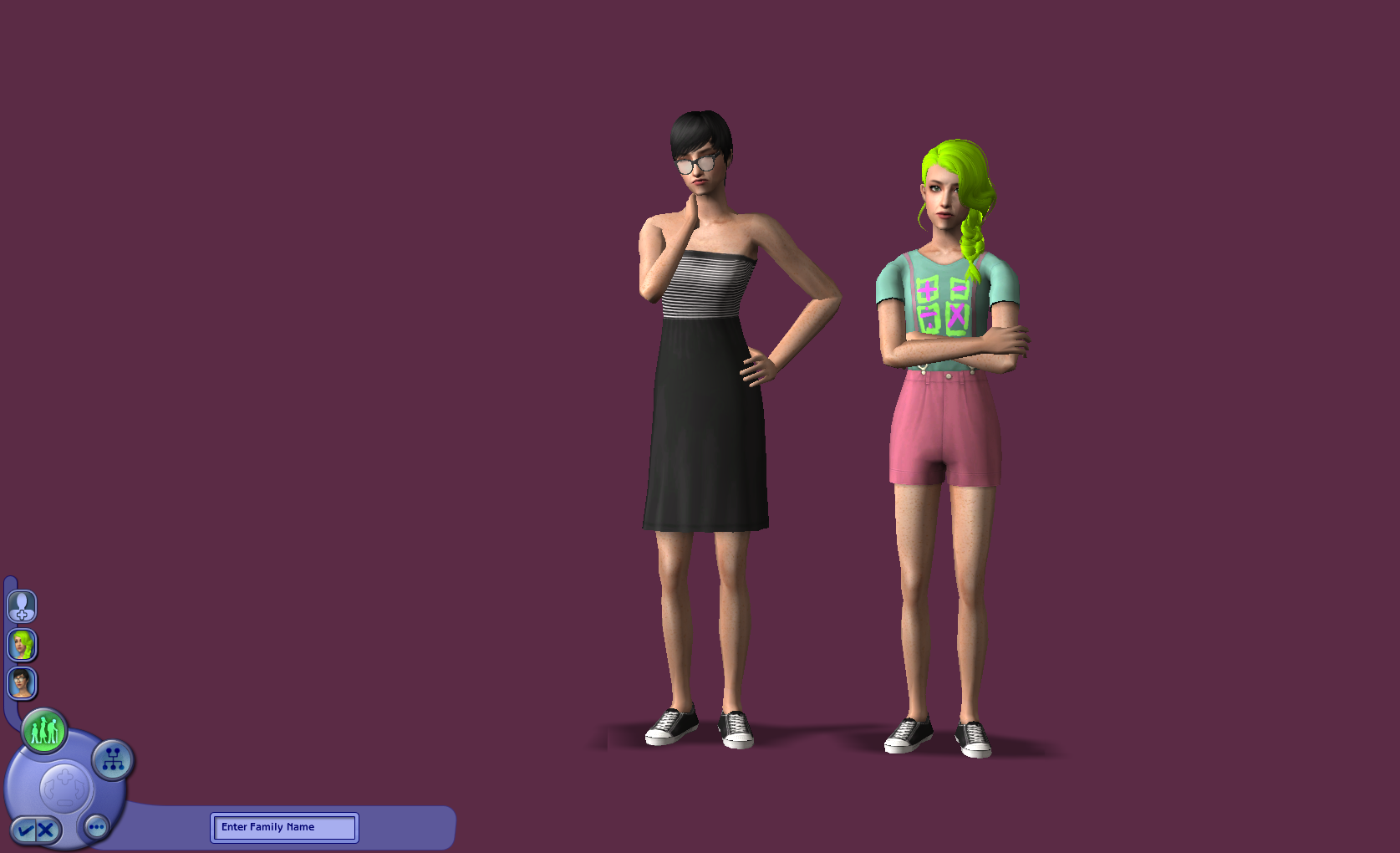Accept the family with the checkmark button
The image size is (1400, 853).
26,829
